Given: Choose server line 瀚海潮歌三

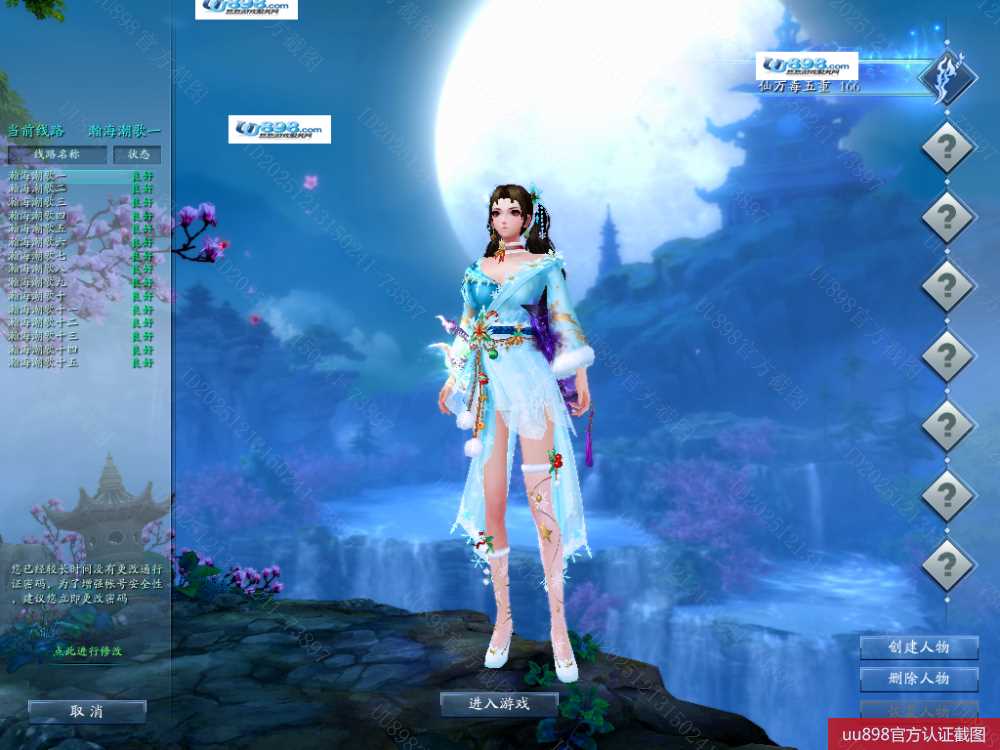Looking at the screenshot, I should pos(38,202).
